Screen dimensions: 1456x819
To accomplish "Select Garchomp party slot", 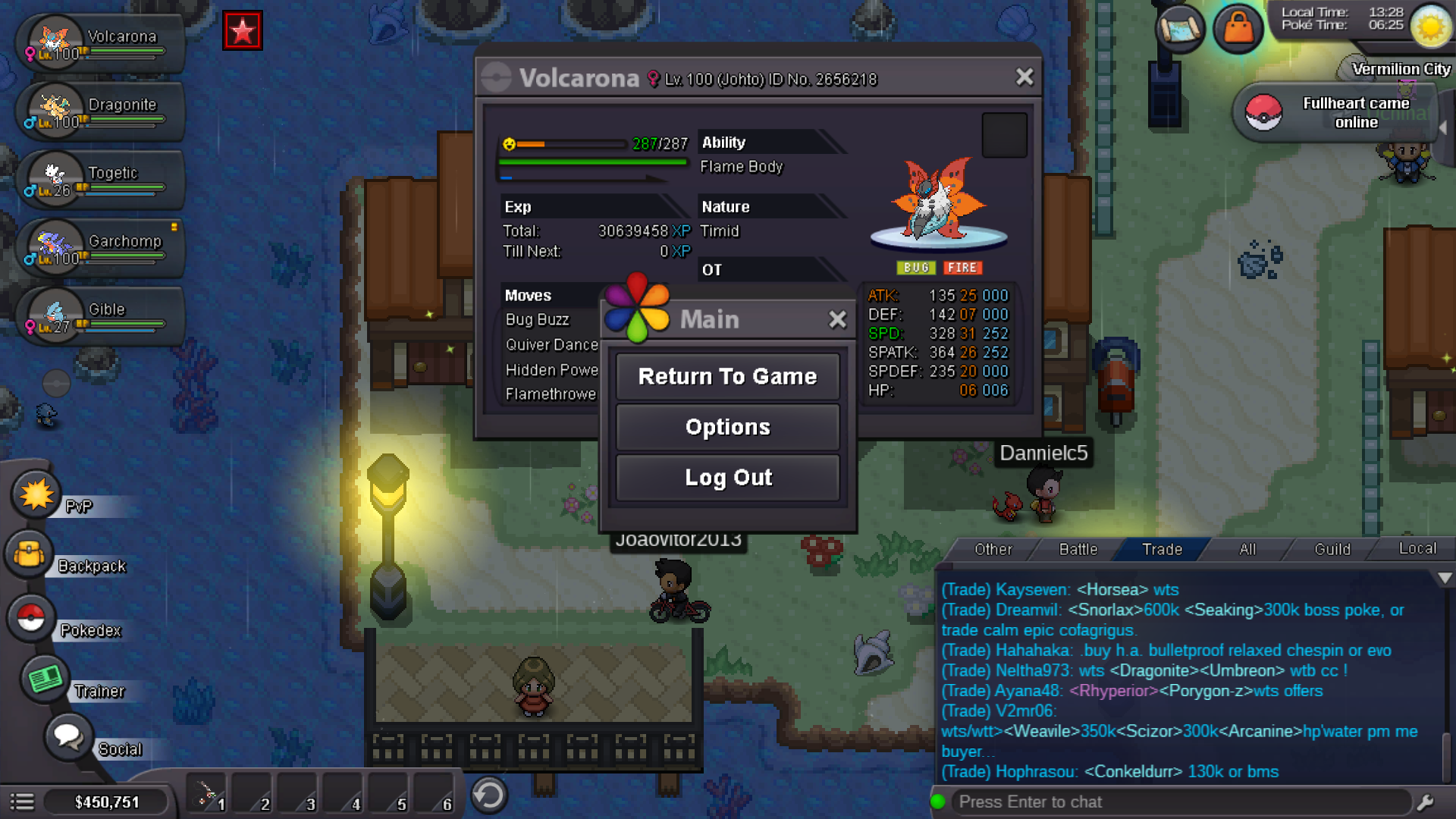I will coord(99,249).
